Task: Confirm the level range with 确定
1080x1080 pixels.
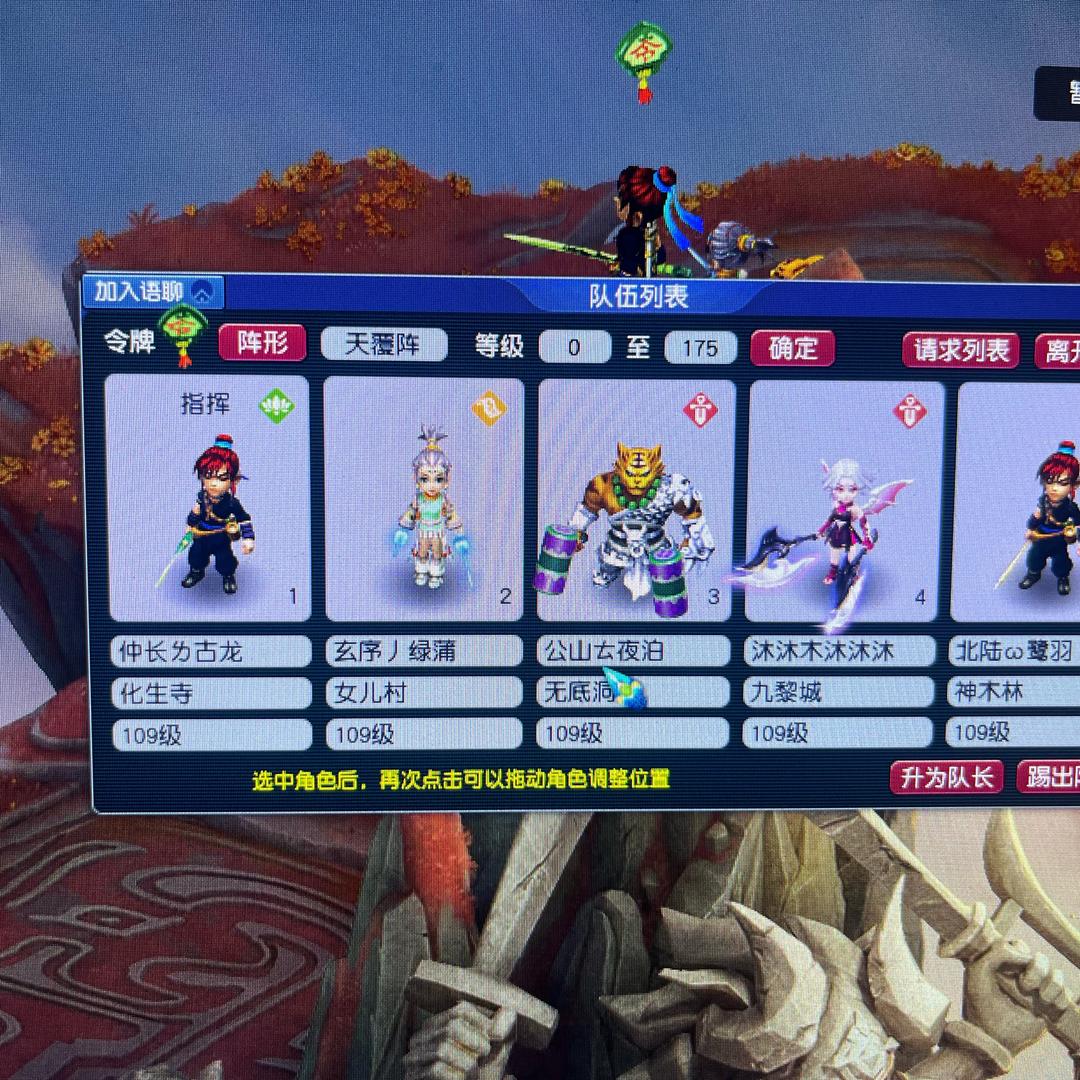Action: click(793, 349)
